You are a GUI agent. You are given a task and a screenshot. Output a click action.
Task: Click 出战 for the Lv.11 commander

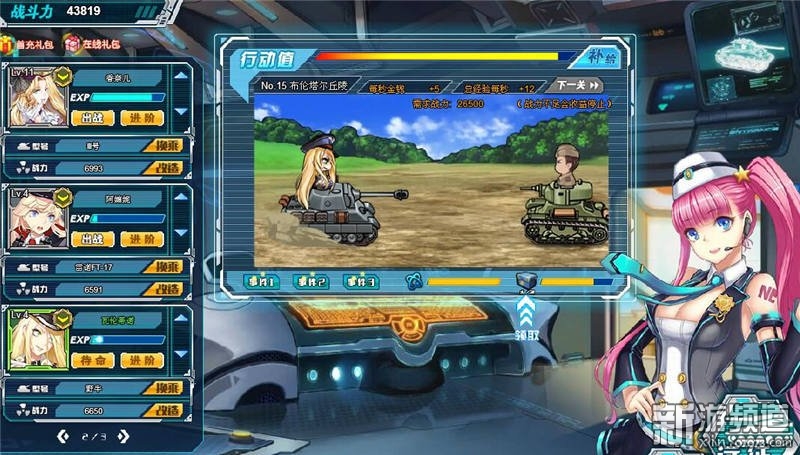point(92,117)
